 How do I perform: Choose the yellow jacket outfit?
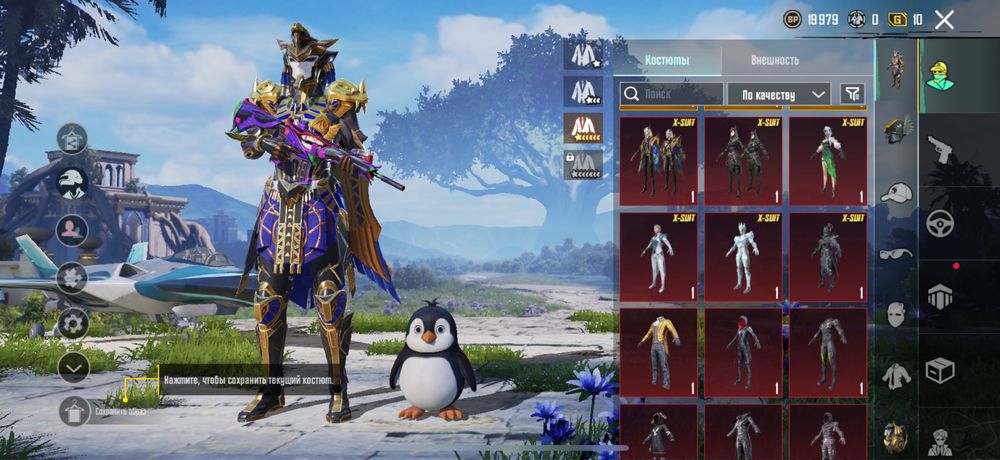658,352
